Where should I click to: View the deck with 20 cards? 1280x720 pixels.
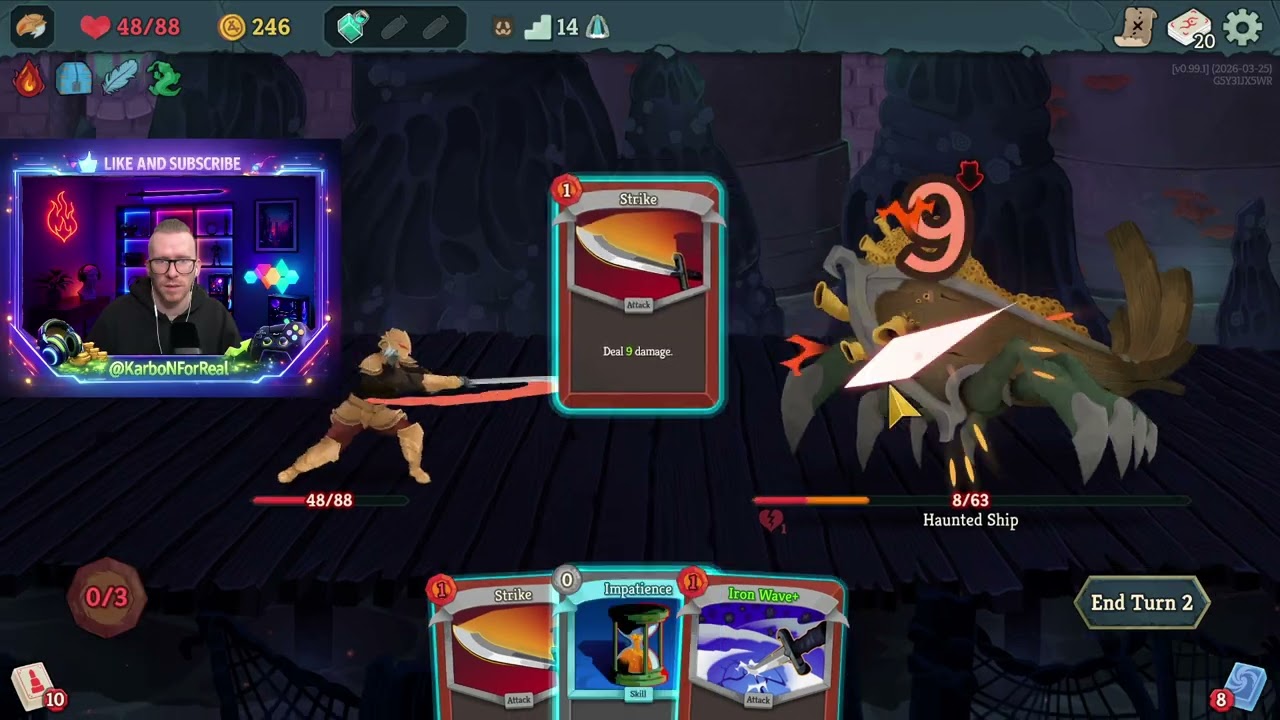(1189, 28)
